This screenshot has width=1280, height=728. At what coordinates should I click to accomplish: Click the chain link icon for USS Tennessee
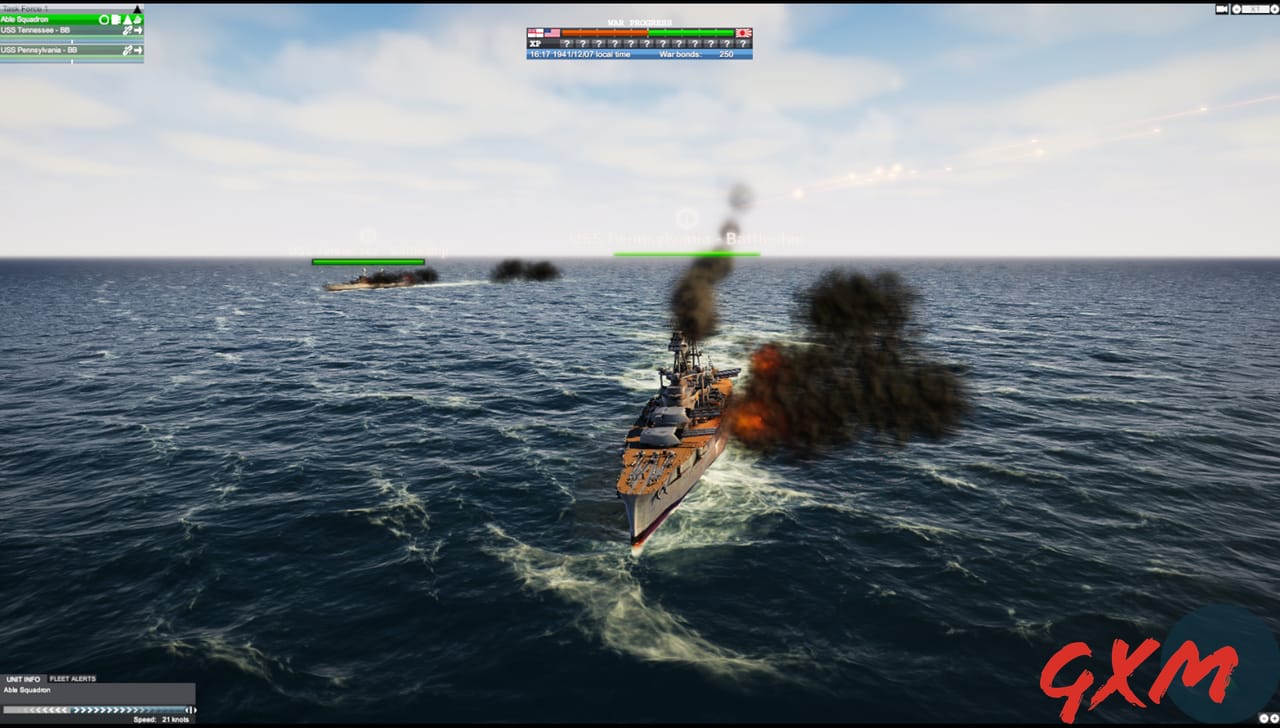(127, 30)
